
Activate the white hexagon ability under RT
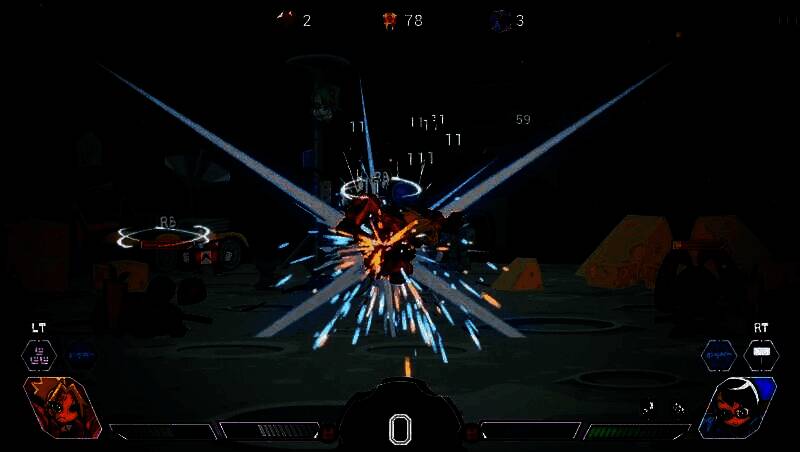click(761, 354)
